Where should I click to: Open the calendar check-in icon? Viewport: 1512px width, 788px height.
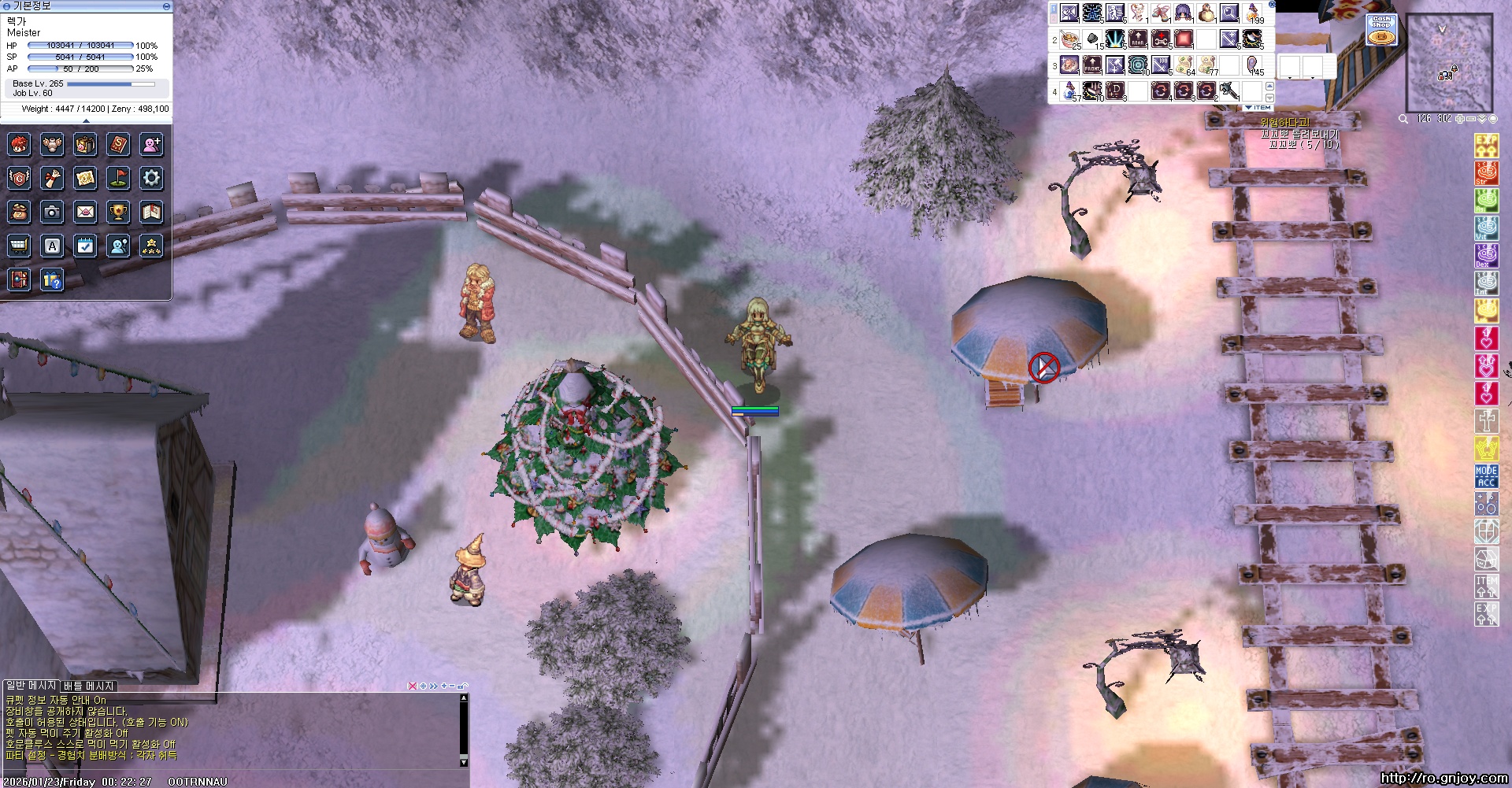[85, 246]
